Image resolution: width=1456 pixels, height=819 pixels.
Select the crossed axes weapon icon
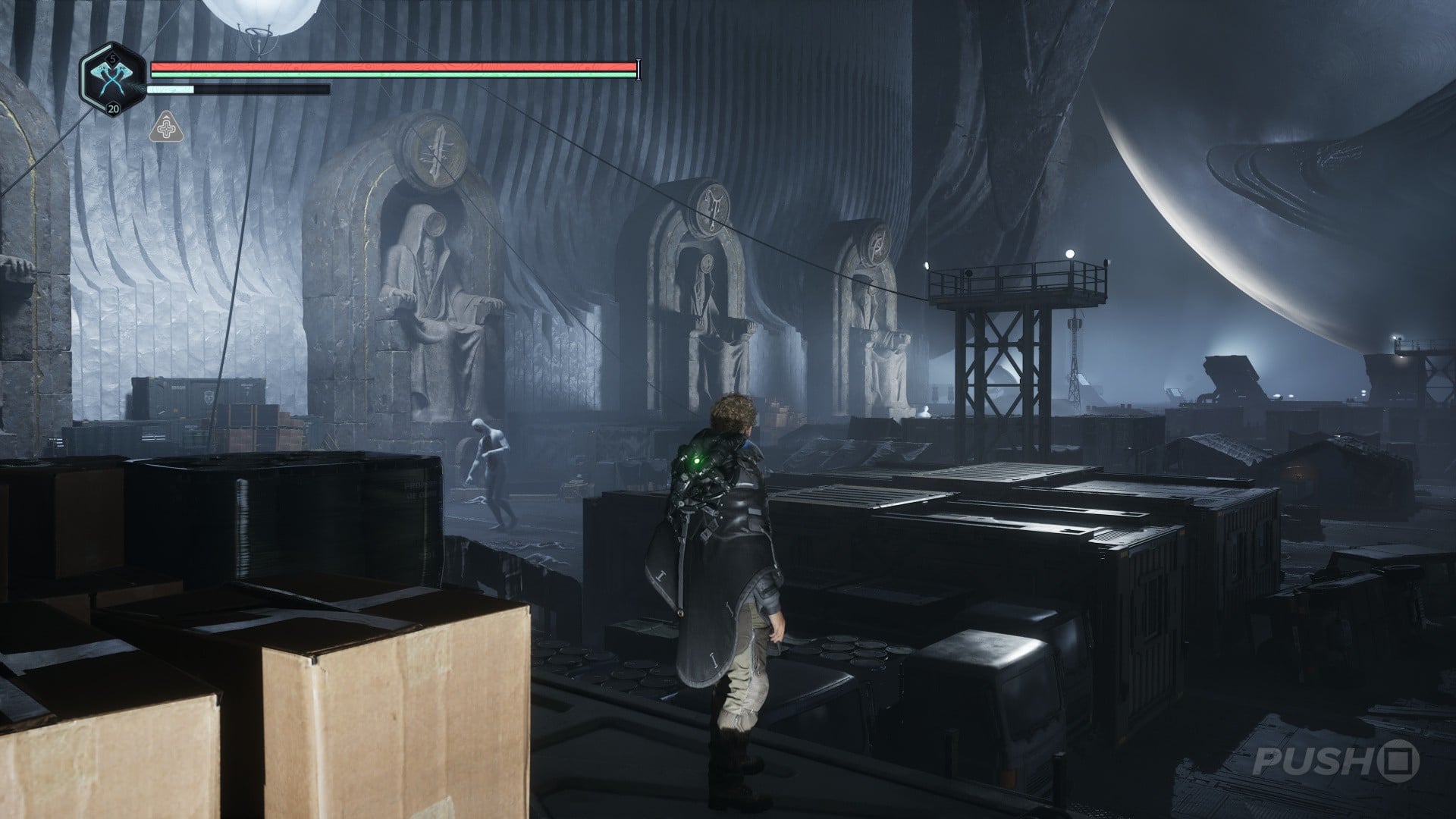click(x=113, y=78)
